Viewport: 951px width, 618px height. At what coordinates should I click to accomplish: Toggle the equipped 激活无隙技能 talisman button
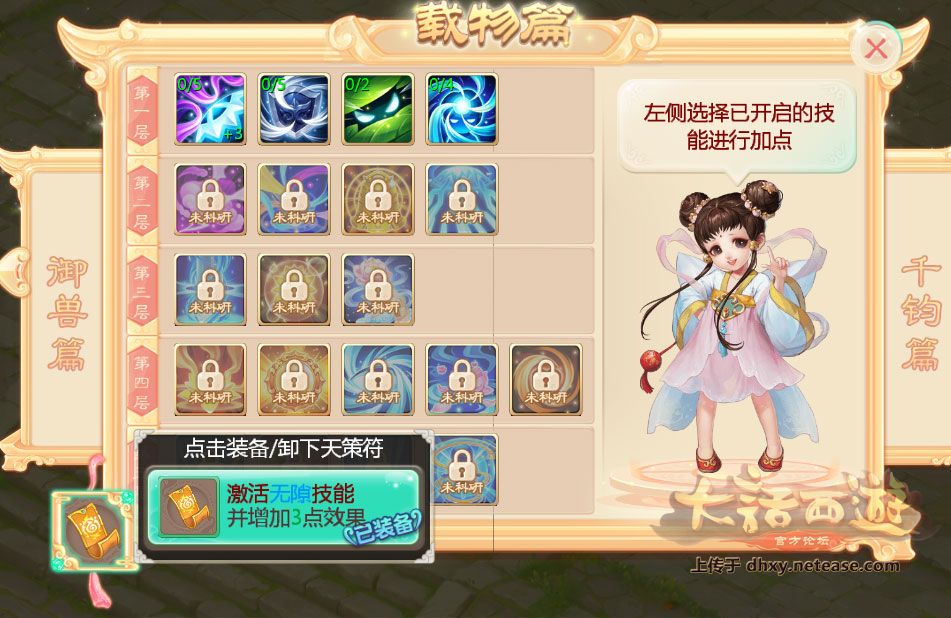(282, 507)
